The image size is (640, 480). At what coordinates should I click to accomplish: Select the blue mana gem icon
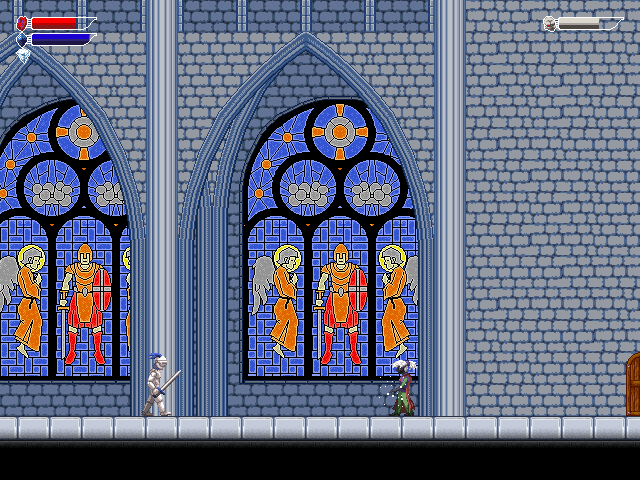pos(22,40)
